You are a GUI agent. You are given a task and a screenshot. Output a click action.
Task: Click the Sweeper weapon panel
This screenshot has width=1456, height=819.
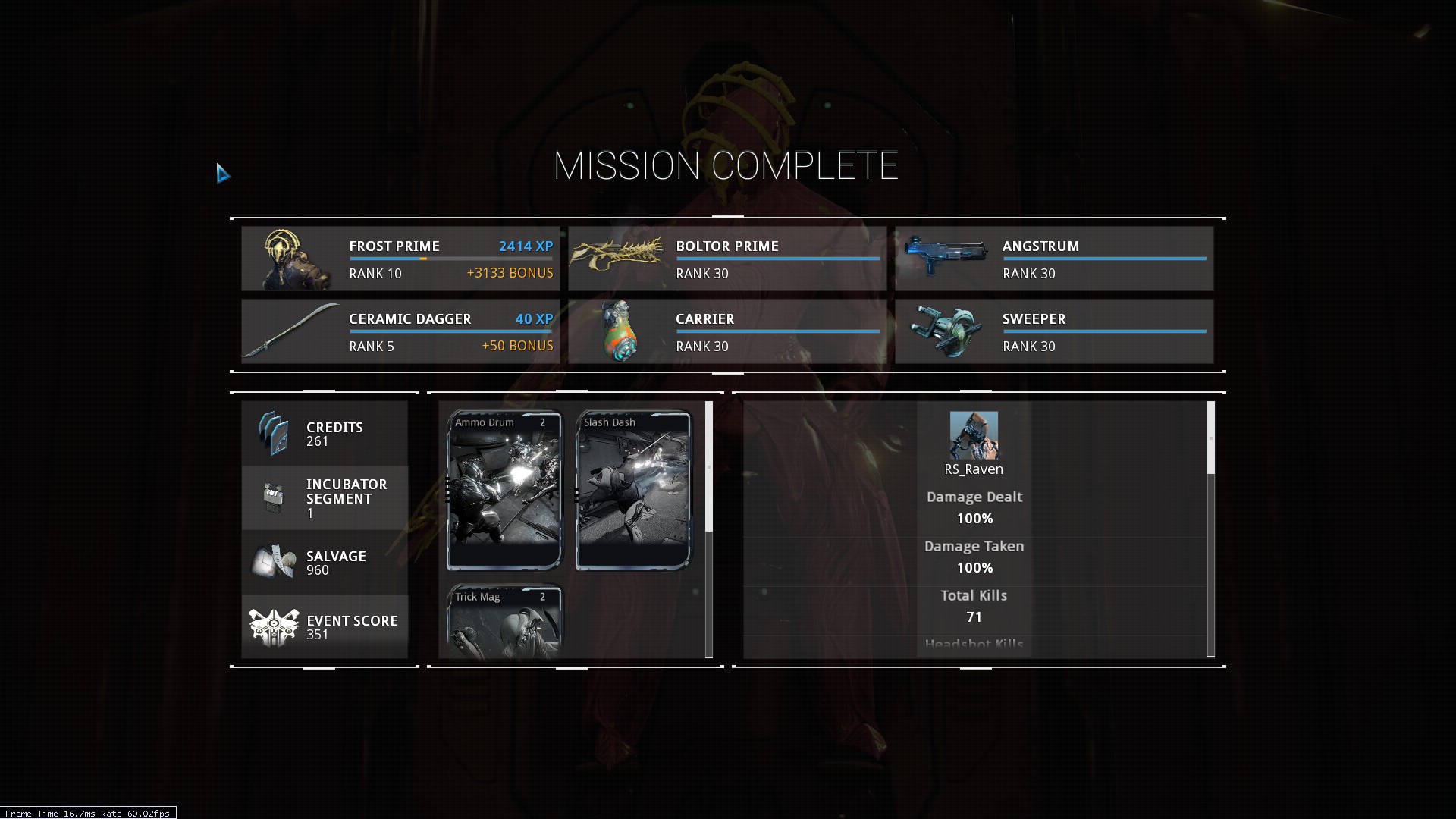(1053, 331)
